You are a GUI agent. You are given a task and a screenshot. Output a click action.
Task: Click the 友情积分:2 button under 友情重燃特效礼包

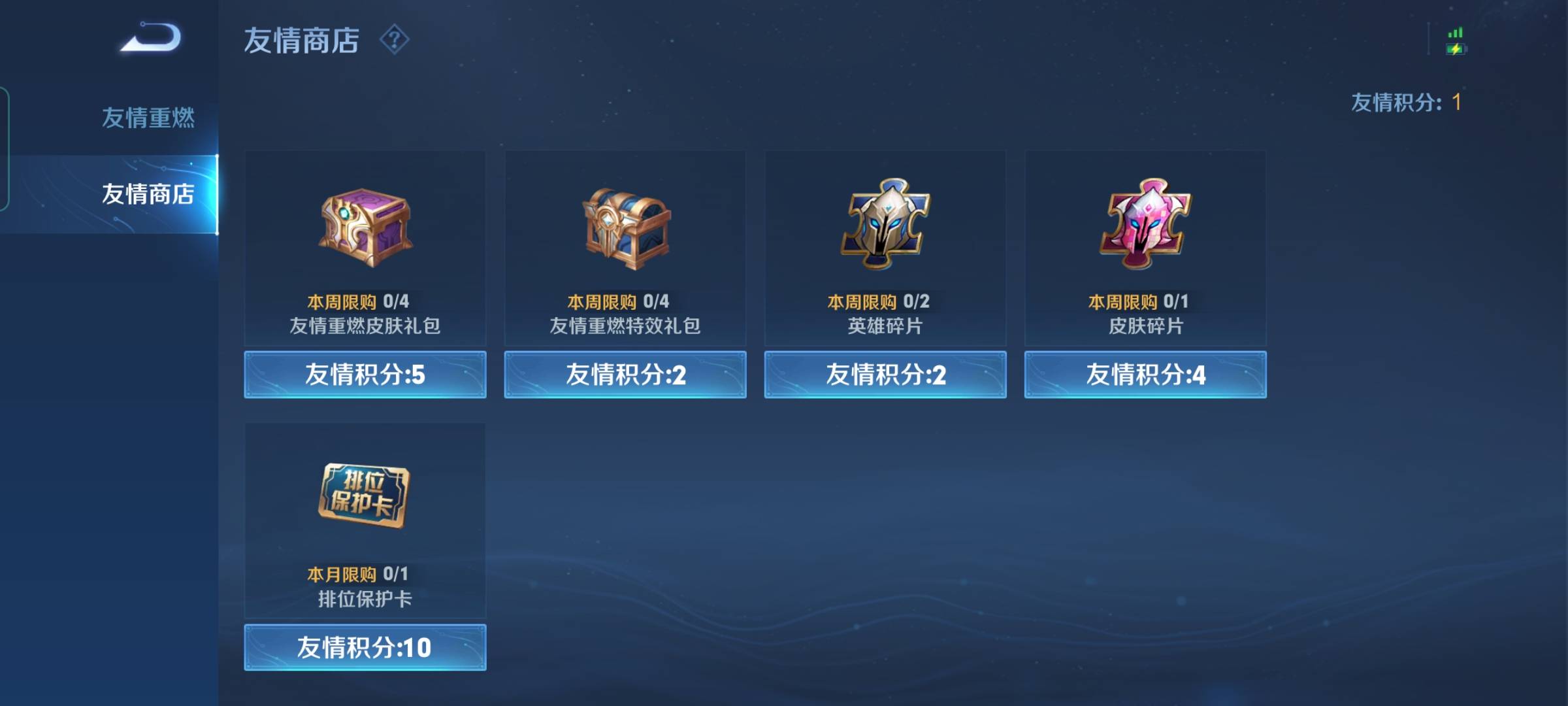point(624,375)
